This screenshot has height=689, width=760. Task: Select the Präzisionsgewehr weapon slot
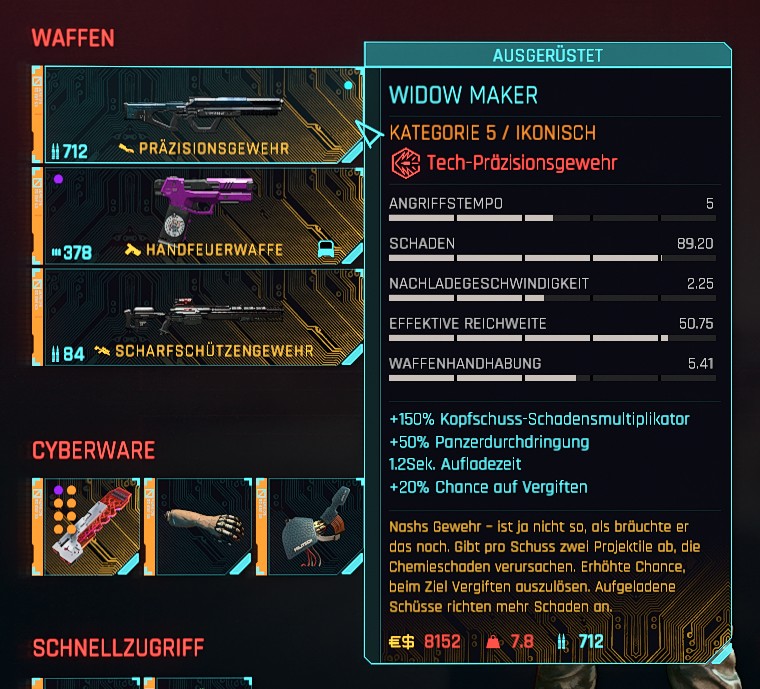(200, 115)
